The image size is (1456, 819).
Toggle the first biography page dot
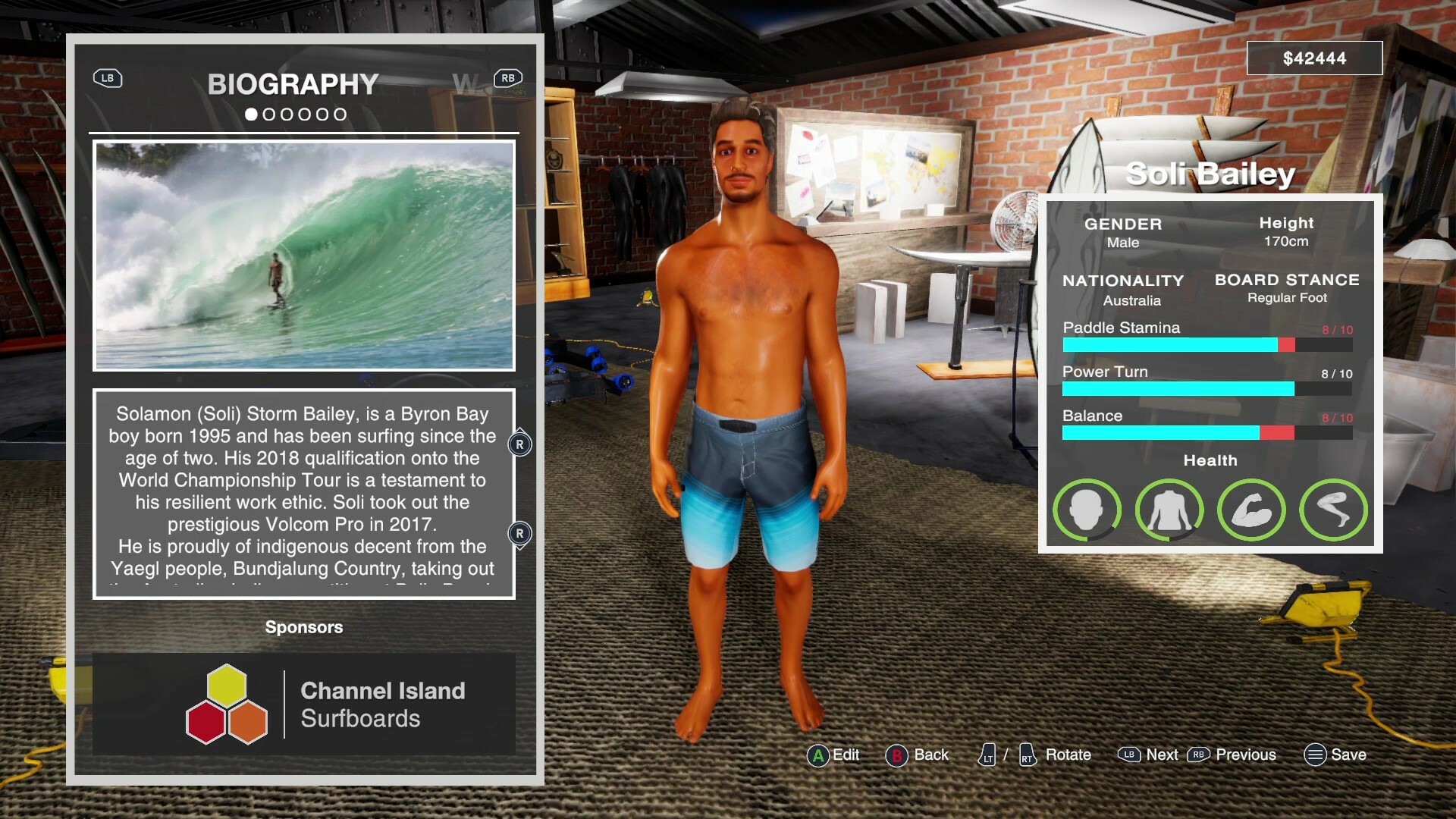(252, 115)
